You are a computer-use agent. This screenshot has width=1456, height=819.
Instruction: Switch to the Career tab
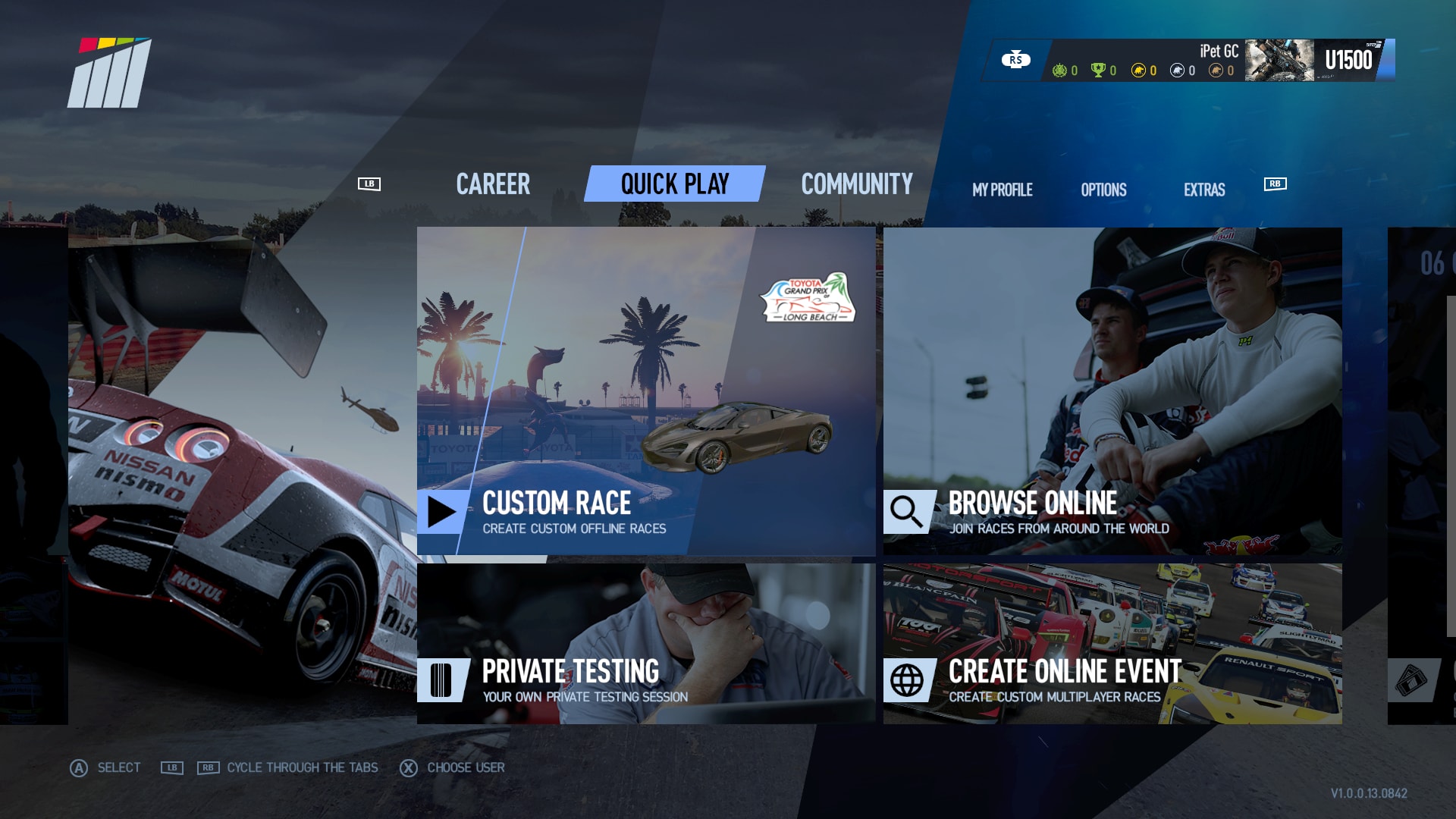point(493,184)
